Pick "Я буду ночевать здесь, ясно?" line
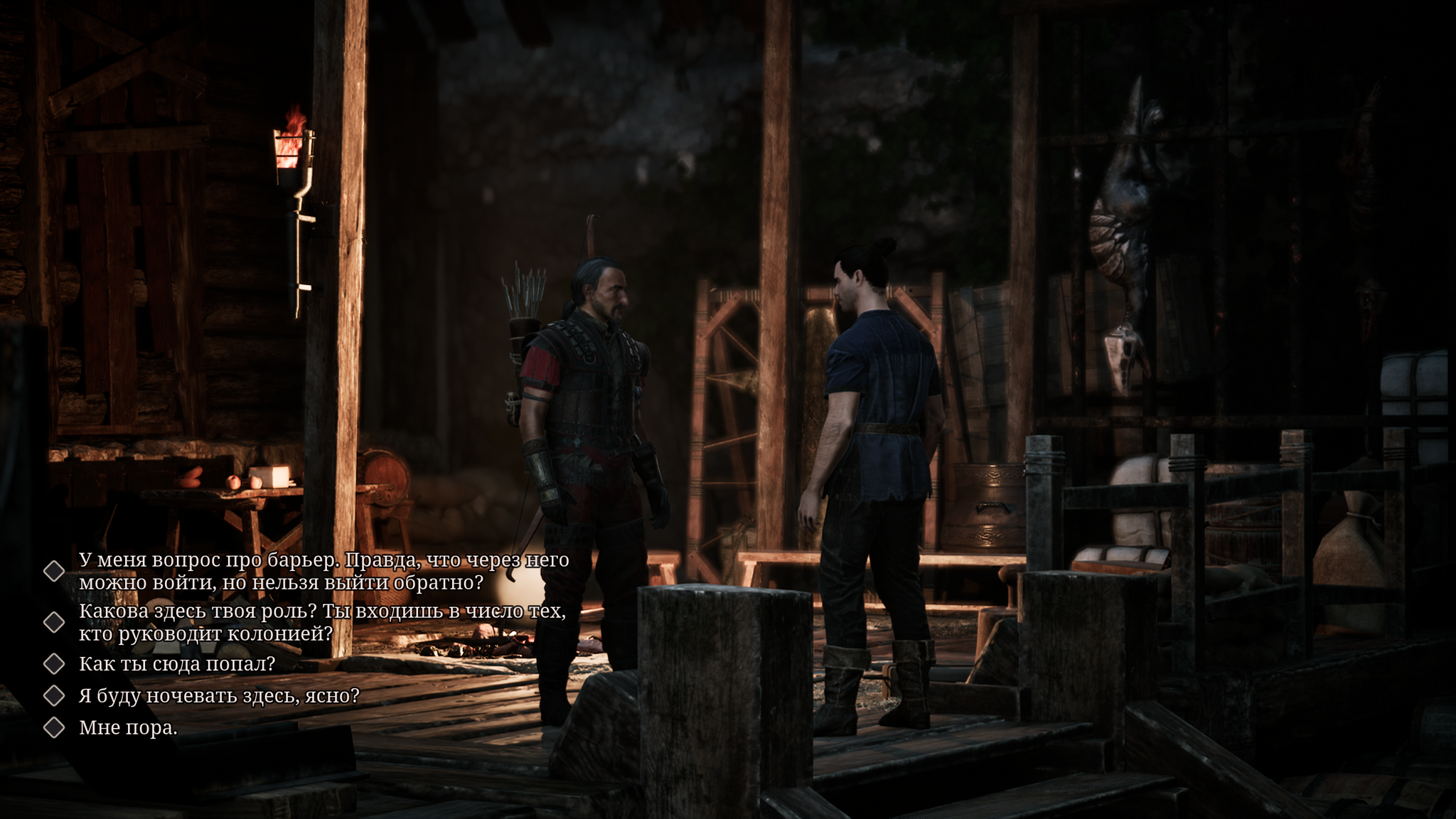Viewport: 1456px width, 819px height. 219,695
